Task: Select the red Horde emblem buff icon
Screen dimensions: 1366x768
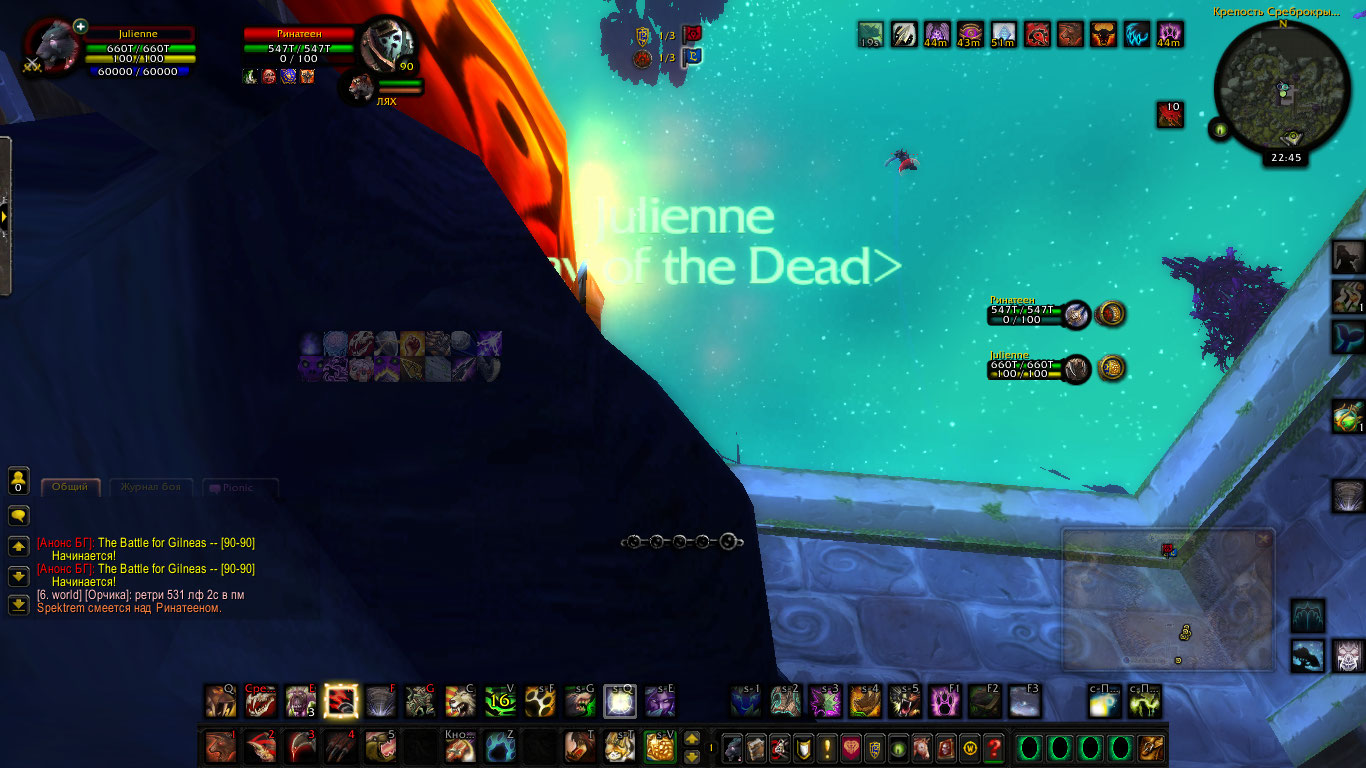Action: tap(1036, 36)
